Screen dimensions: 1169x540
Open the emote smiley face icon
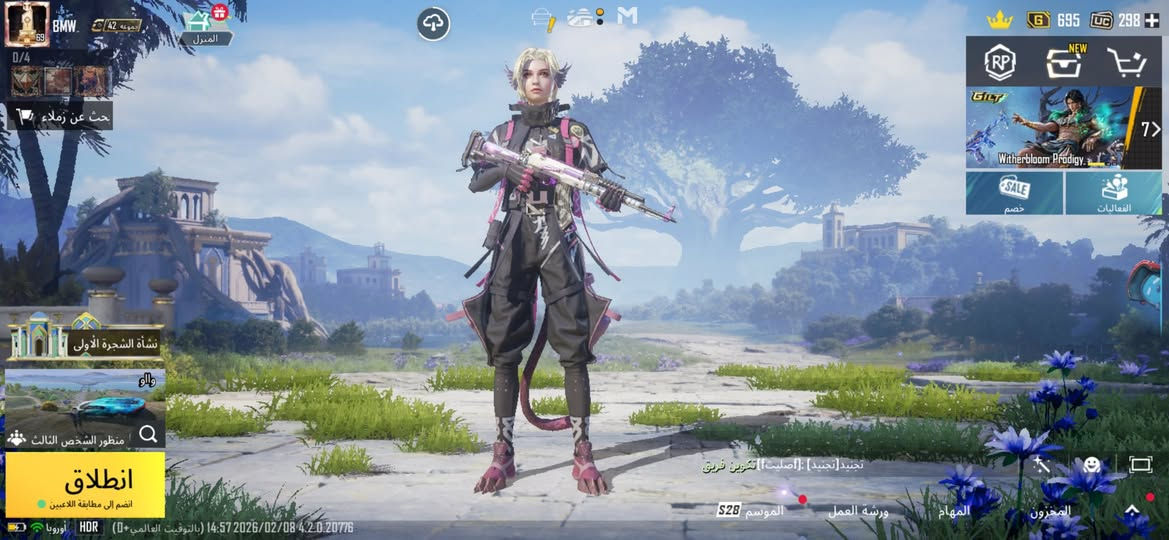click(x=1092, y=465)
